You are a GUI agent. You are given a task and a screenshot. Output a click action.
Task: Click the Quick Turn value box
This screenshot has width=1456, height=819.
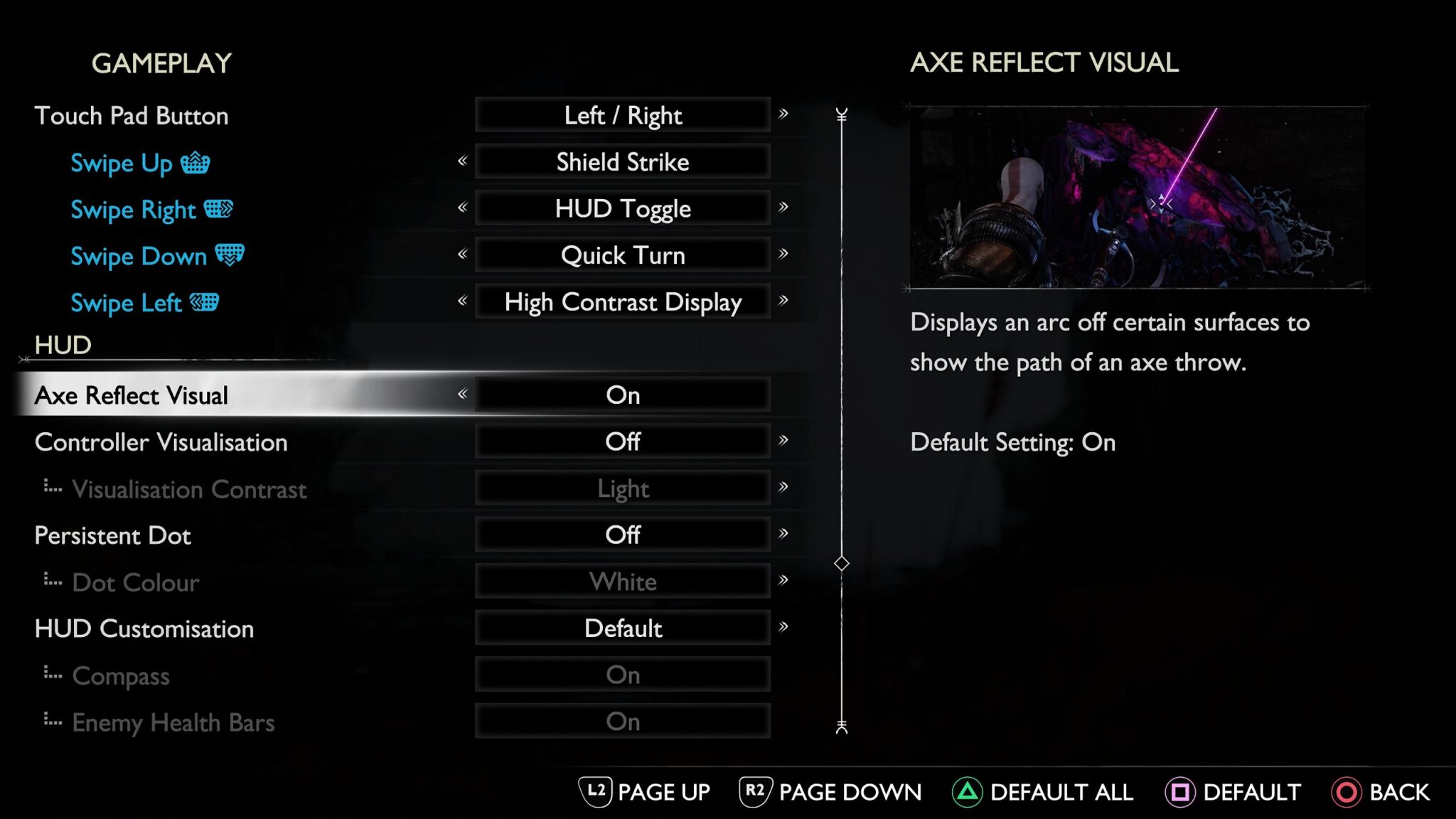coord(622,255)
